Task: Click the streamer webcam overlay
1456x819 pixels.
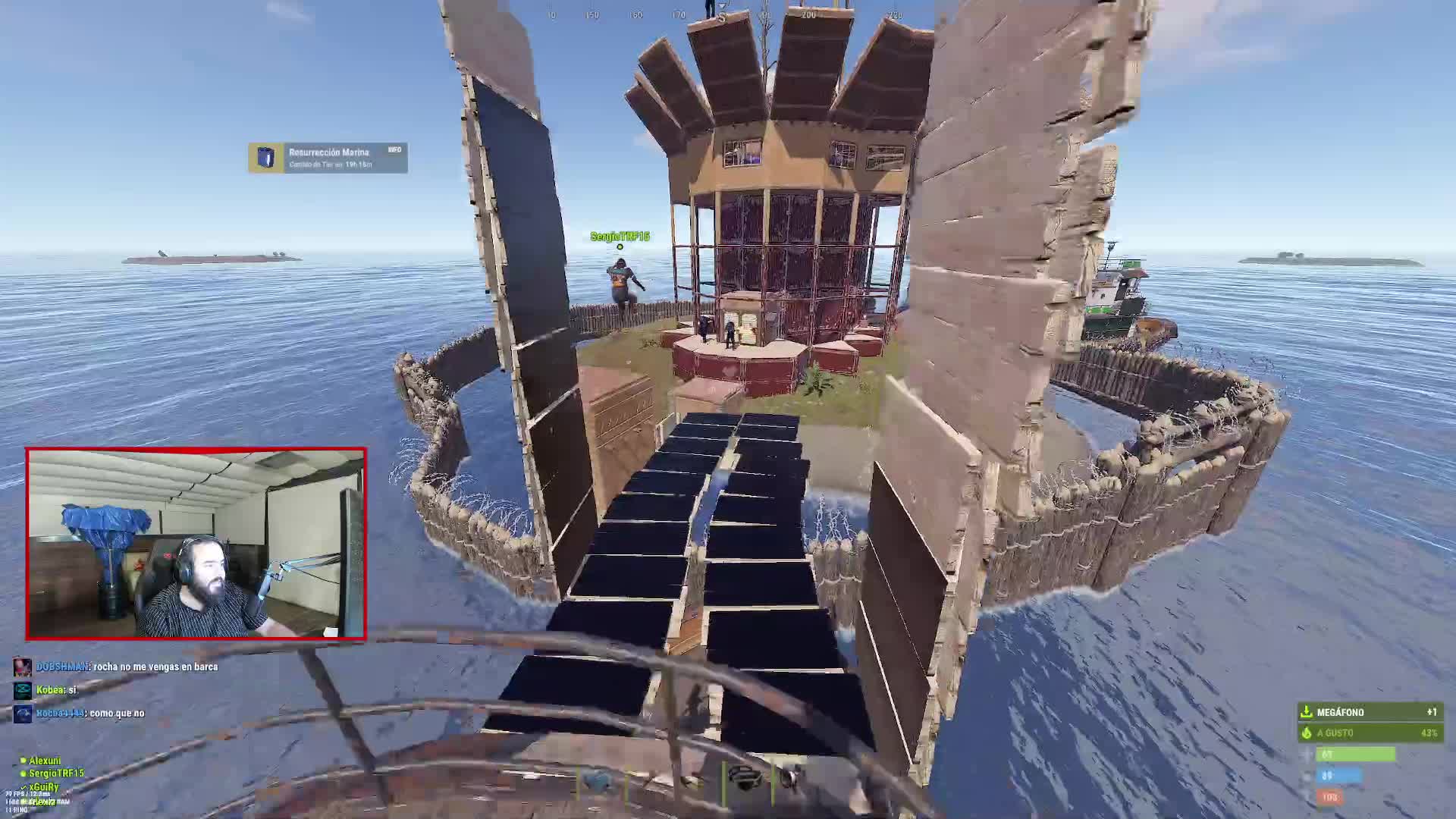Action: (x=196, y=544)
